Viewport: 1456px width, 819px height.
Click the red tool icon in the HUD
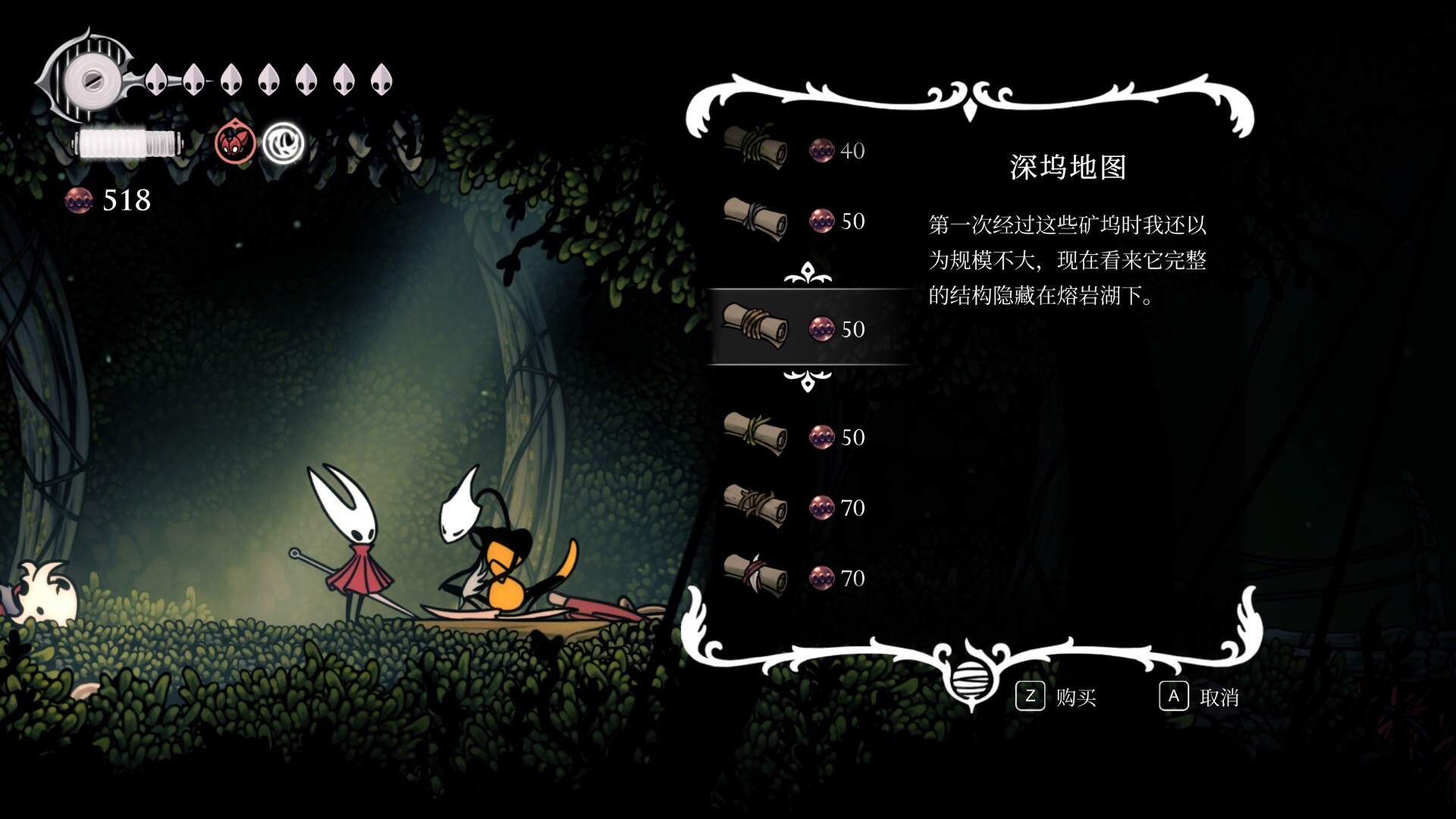[235, 143]
